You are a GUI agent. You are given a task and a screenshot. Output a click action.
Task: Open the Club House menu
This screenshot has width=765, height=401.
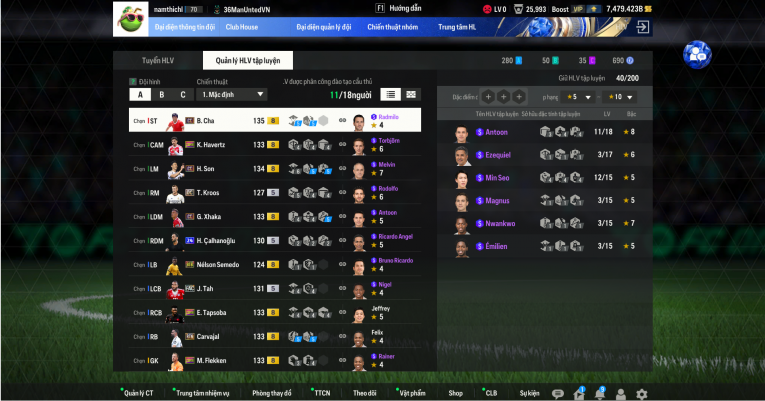tap(241, 27)
